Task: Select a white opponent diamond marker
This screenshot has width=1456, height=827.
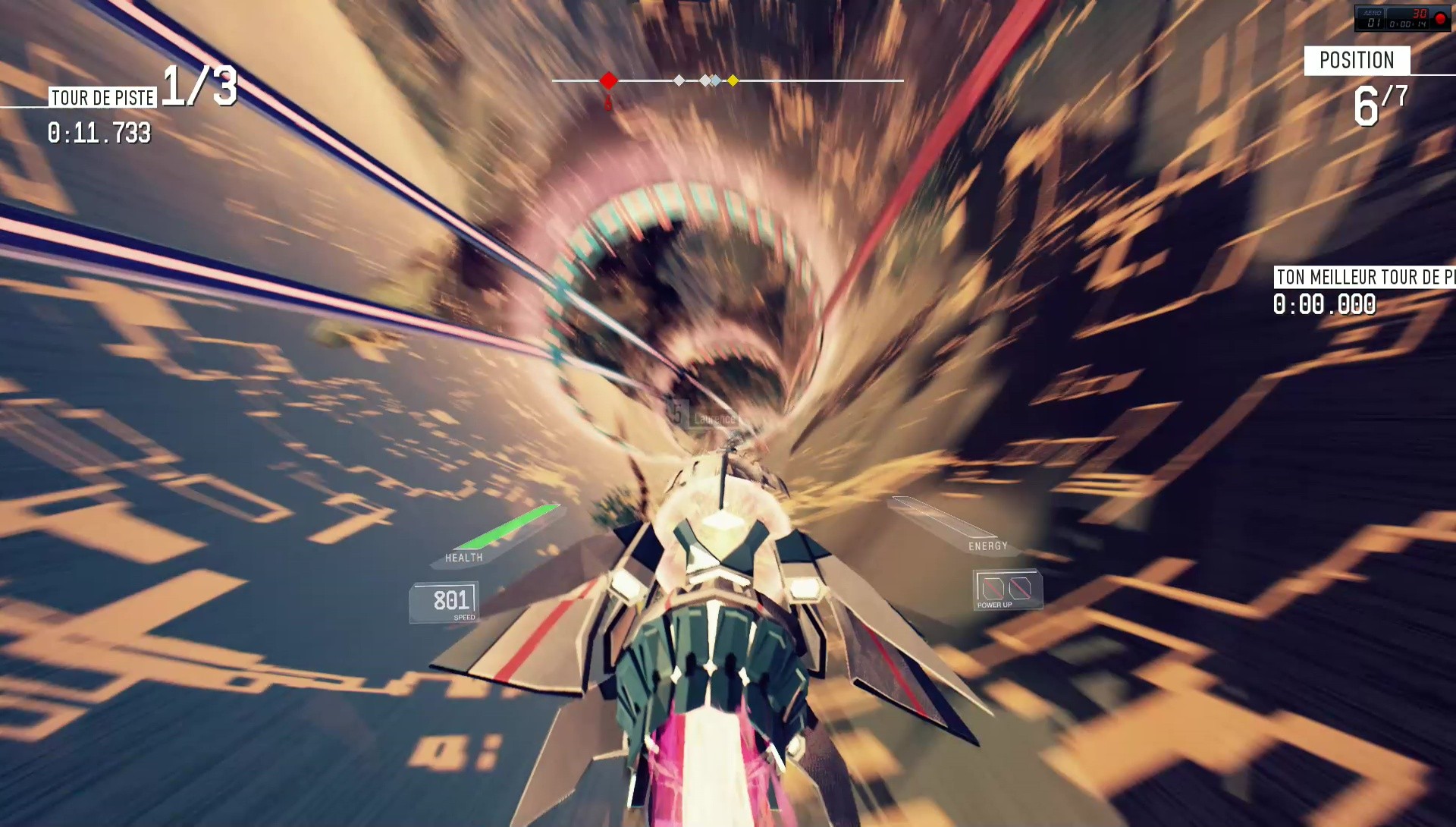Action: (678, 79)
